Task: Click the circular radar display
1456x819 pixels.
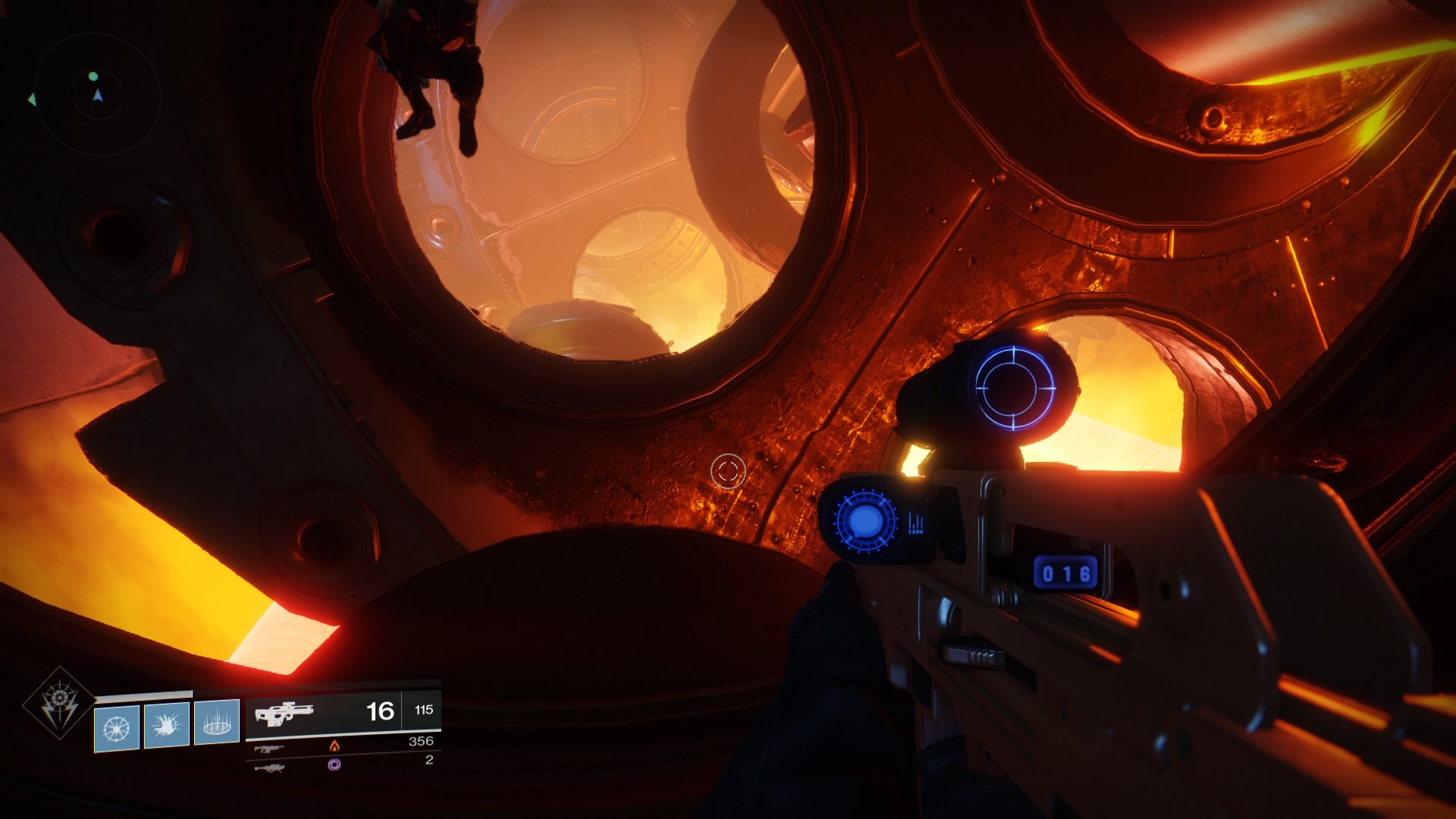Action: (97, 95)
